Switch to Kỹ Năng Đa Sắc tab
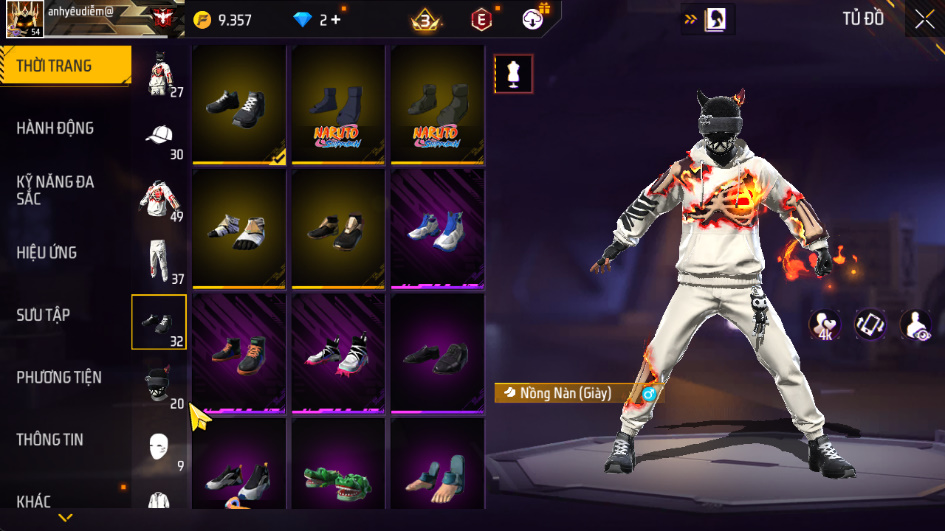 pos(56,190)
